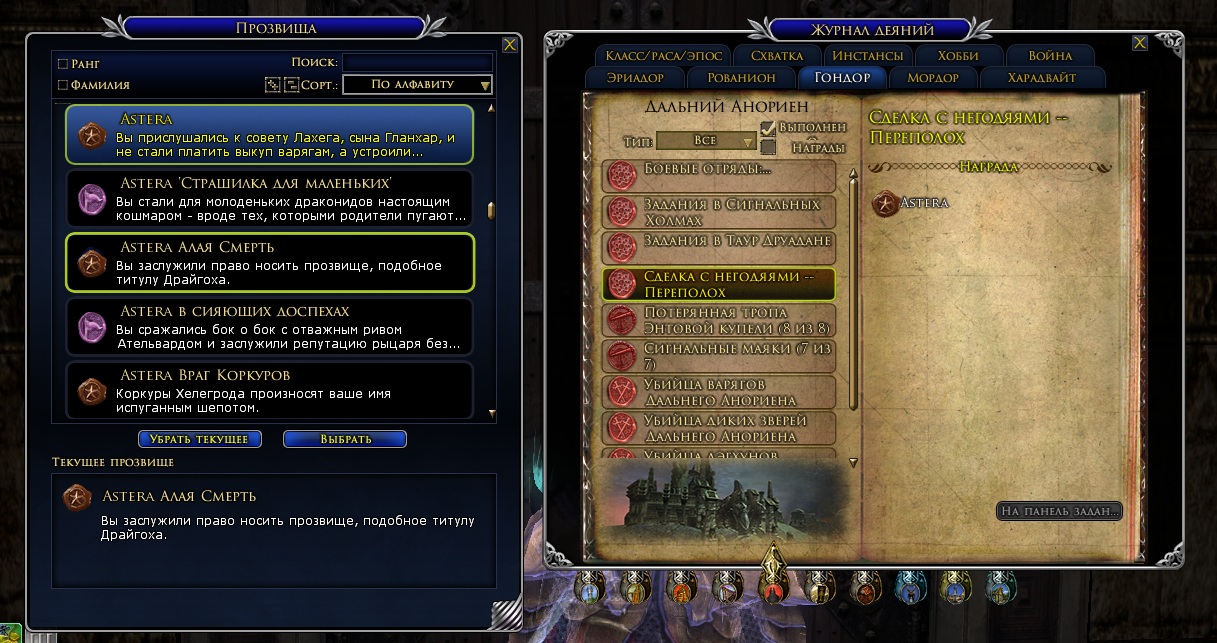
Task: Open the По алфавиту sort dropdown
Action: (x=417, y=85)
